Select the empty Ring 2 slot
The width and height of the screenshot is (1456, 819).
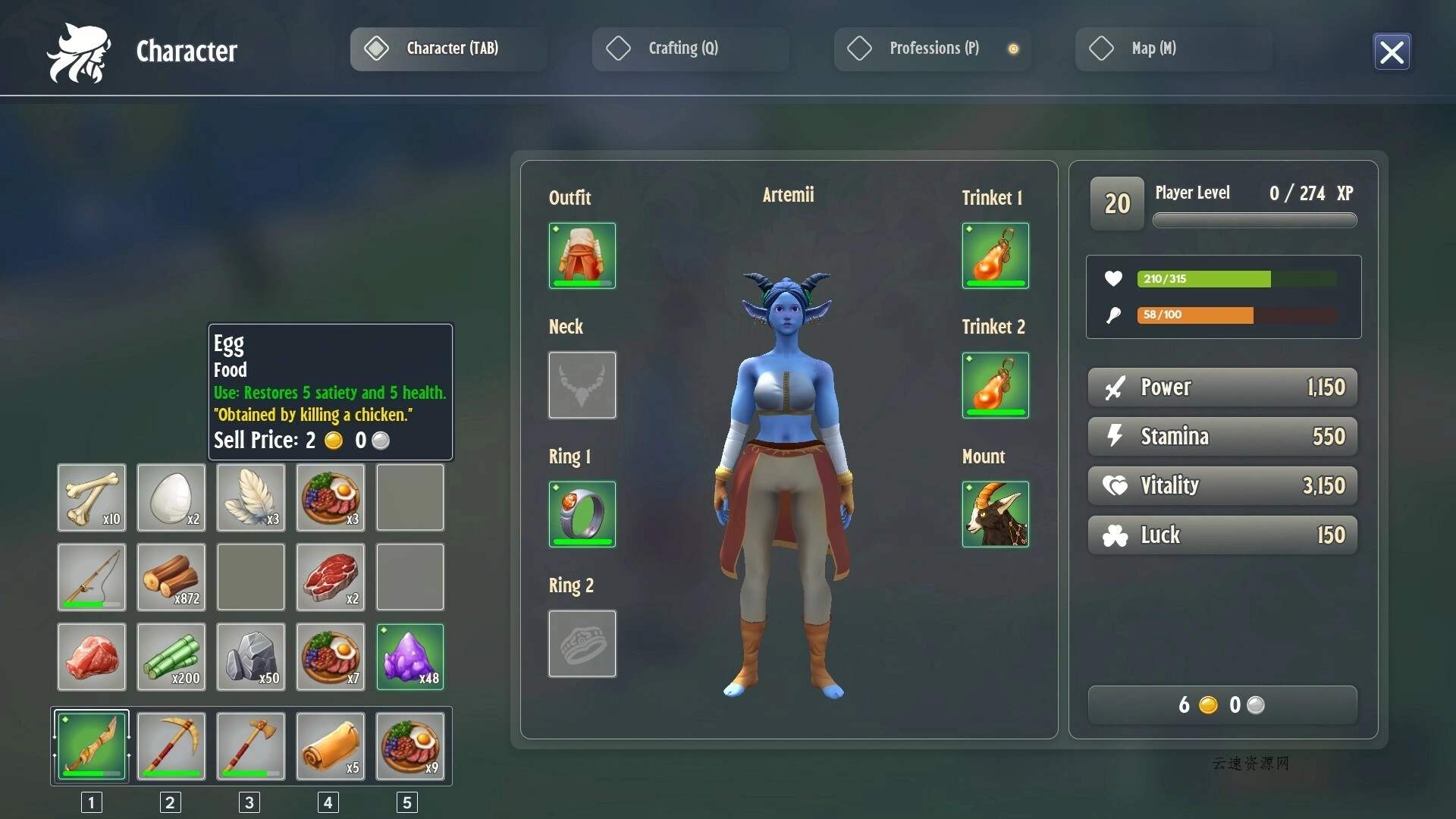coord(582,644)
